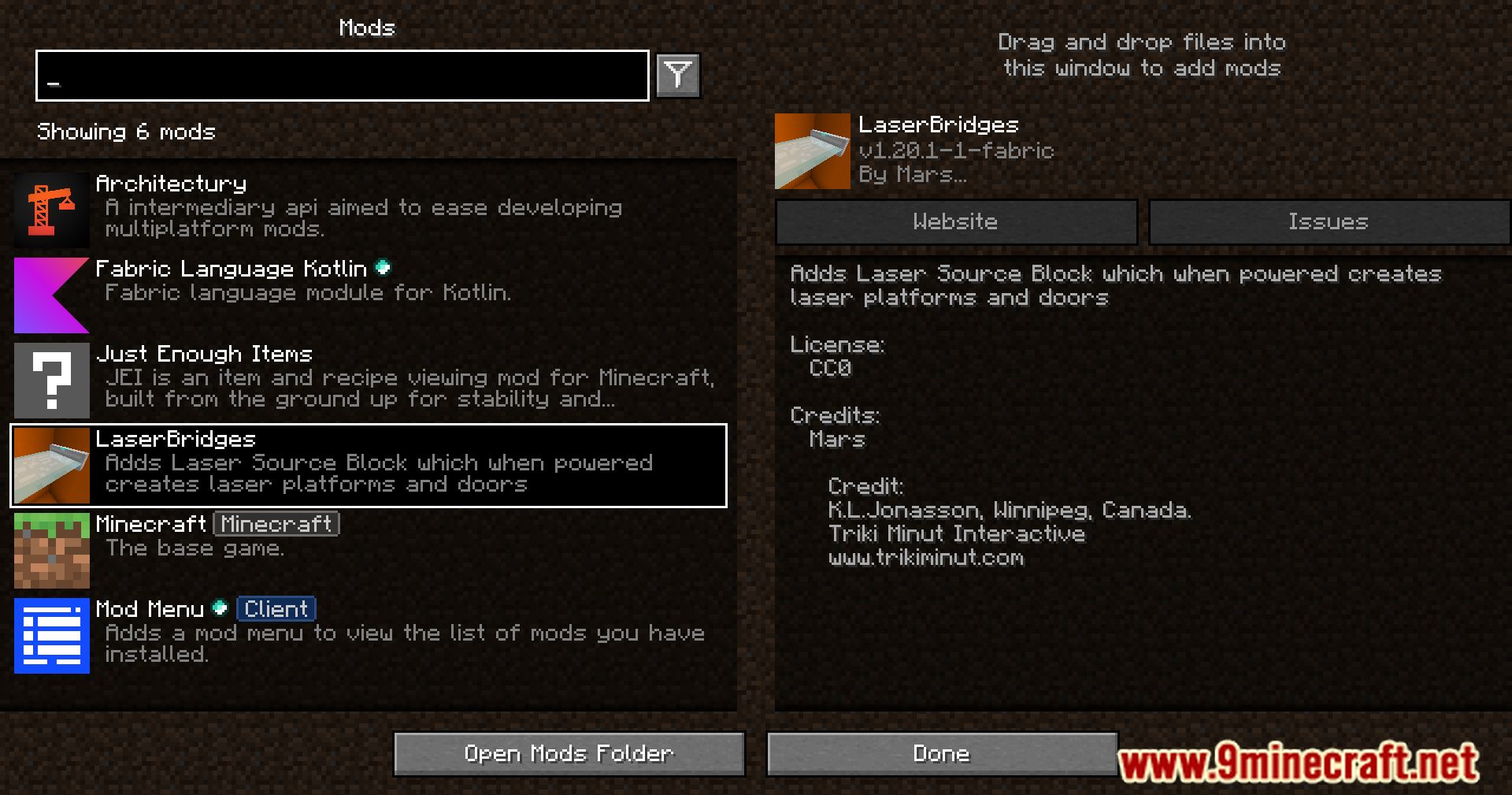Select the Minecraft grass block icon
The image size is (1512, 795).
point(50,551)
